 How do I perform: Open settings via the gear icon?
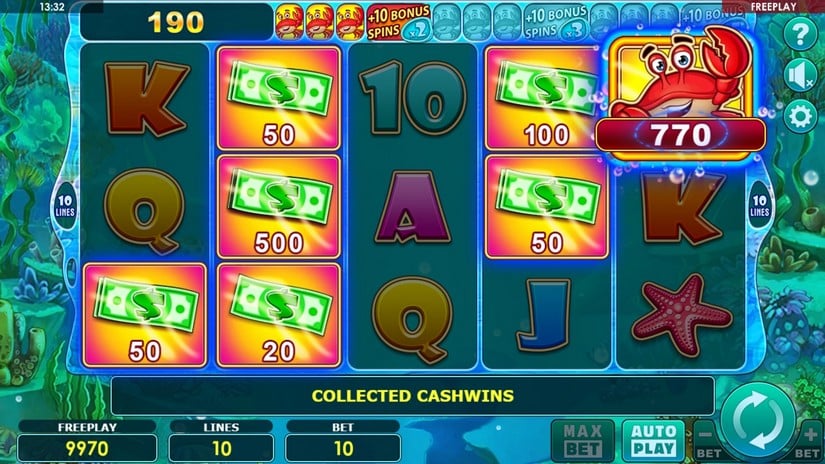[x=798, y=115]
